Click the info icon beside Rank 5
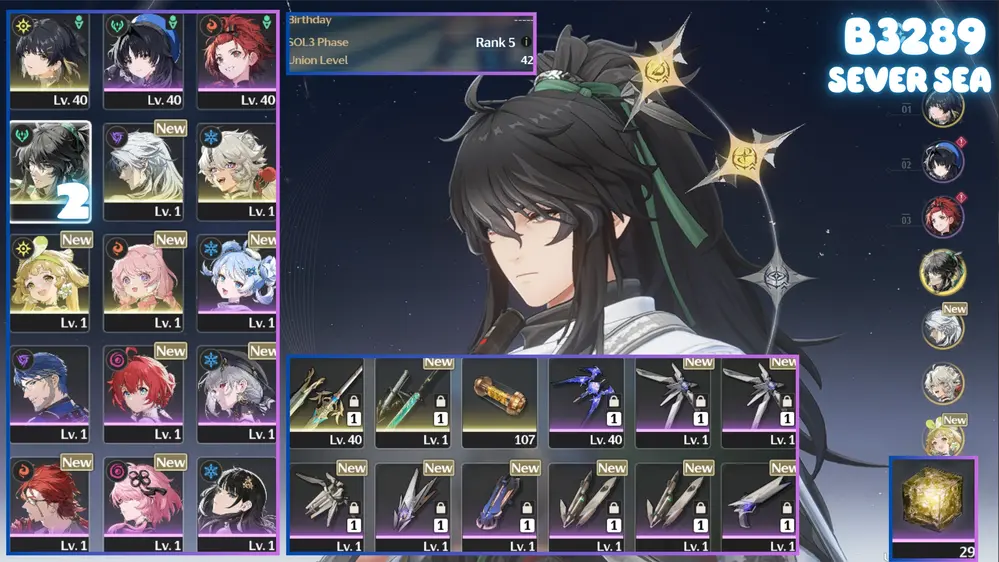This screenshot has height=562, width=999. 527,43
